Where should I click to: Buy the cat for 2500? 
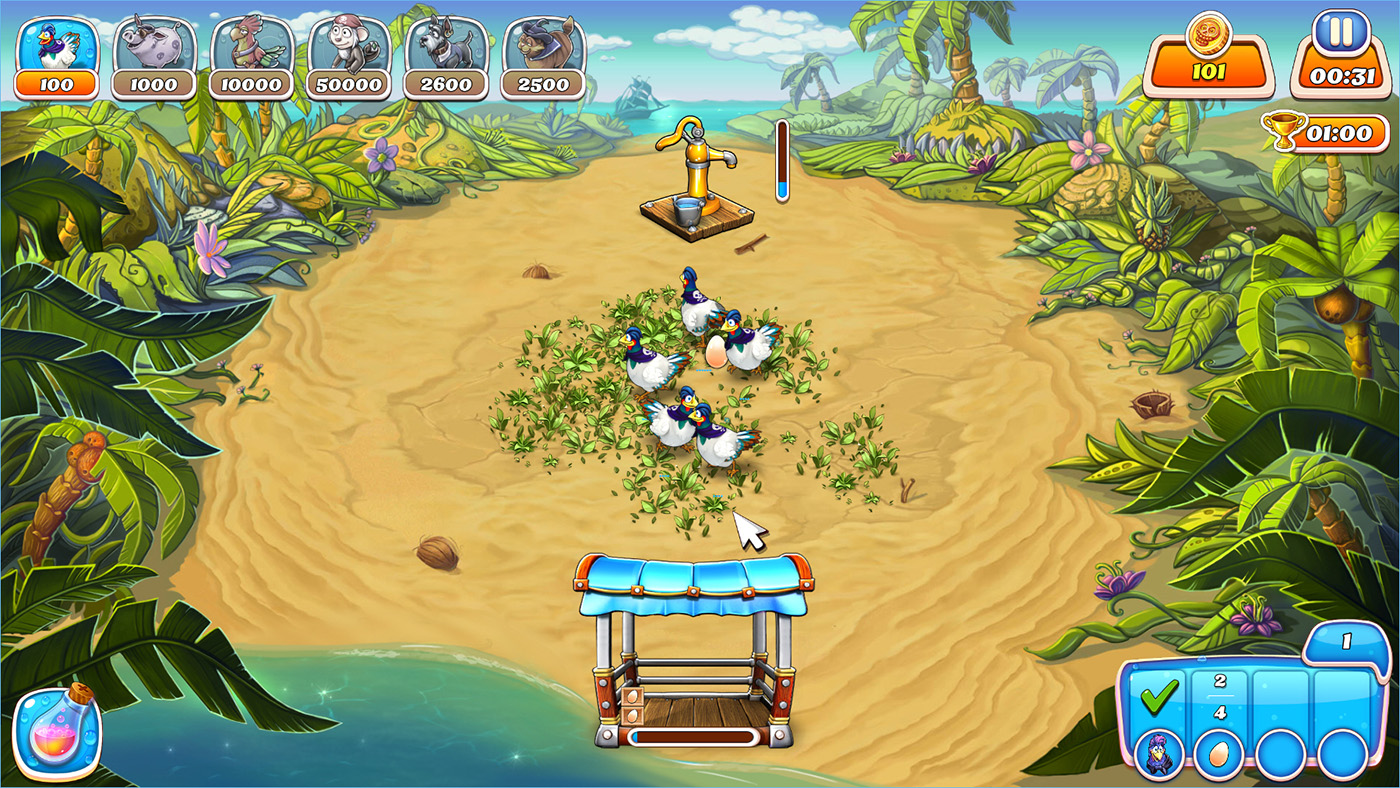click(x=543, y=57)
